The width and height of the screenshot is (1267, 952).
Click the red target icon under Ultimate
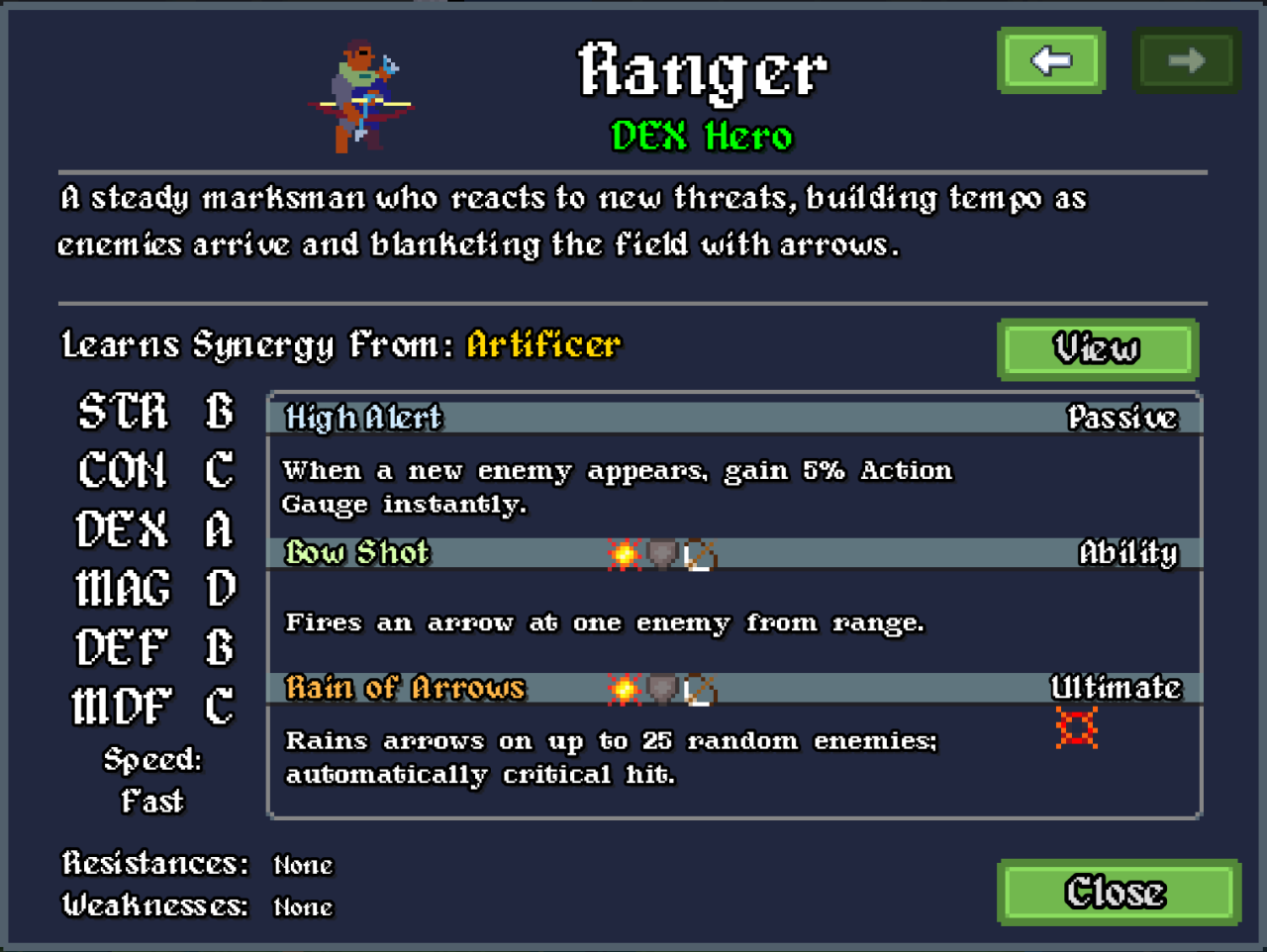(x=1076, y=728)
